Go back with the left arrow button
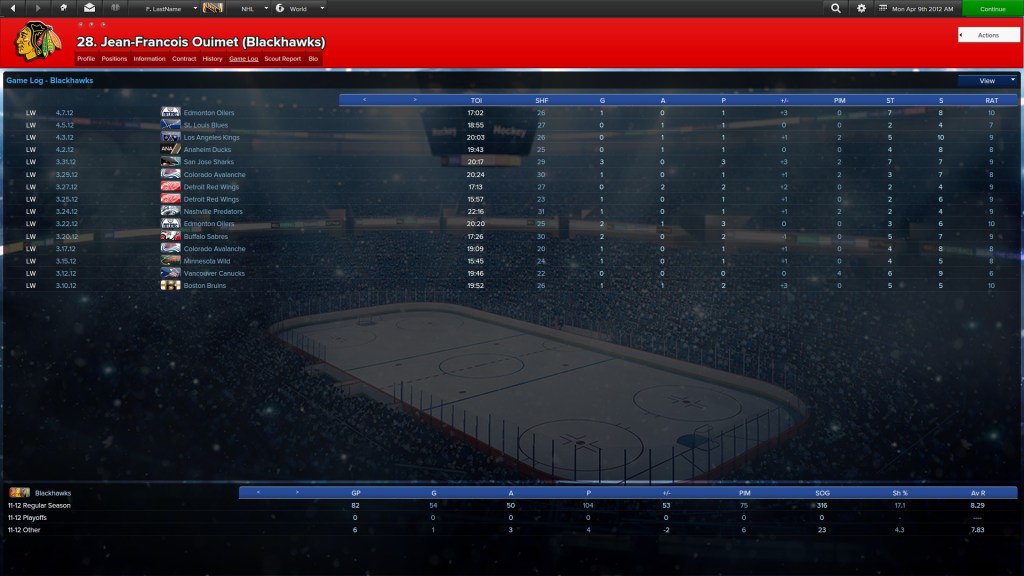The image size is (1024, 576). [14, 8]
